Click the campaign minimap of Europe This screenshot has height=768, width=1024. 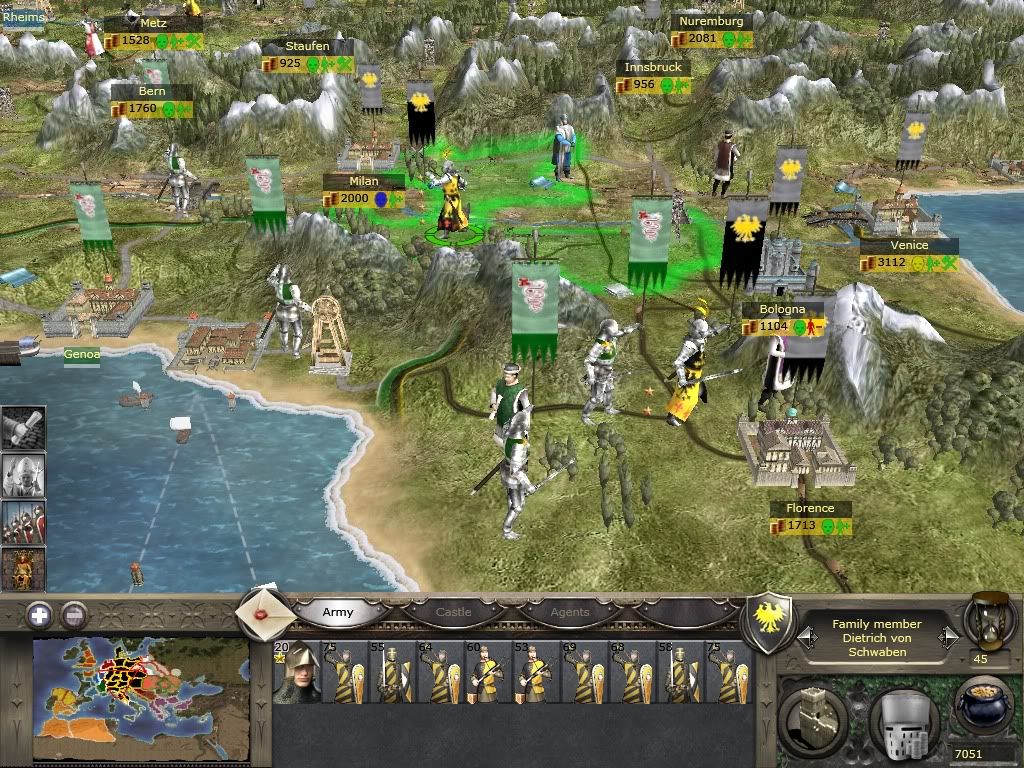pyautogui.click(x=141, y=699)
